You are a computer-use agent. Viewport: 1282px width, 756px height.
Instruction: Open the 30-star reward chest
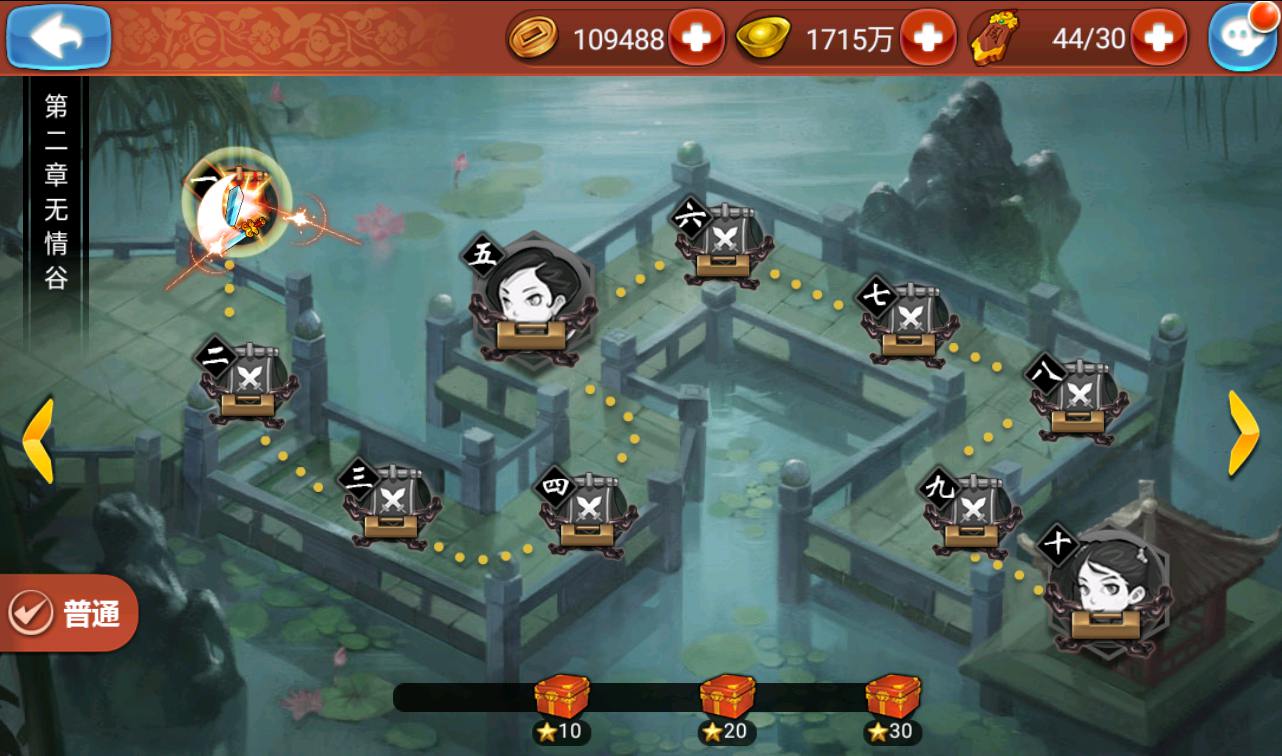pos(892,697)
